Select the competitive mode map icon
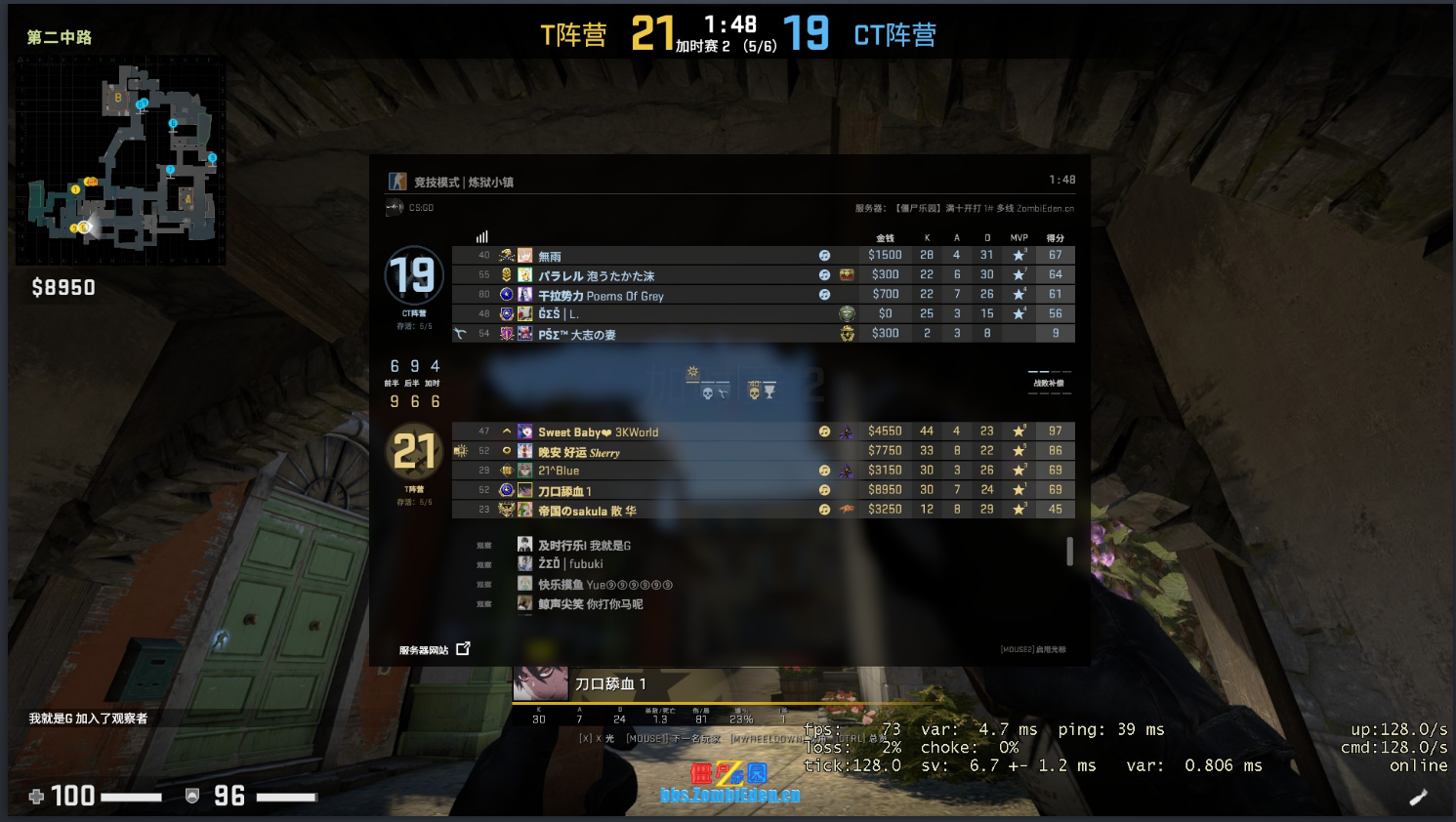Image resolution: width=1456 pixels, height=822 pixels. point(398,181)
